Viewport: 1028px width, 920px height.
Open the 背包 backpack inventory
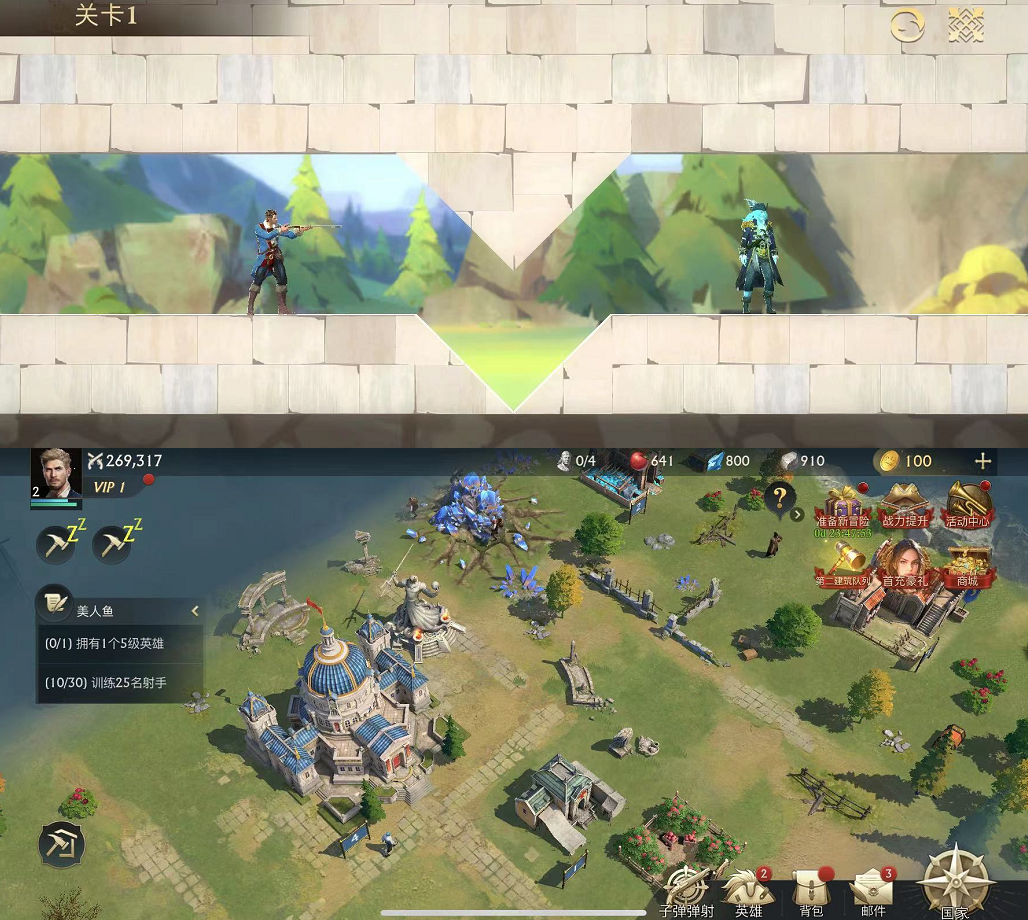click(811, 890)
